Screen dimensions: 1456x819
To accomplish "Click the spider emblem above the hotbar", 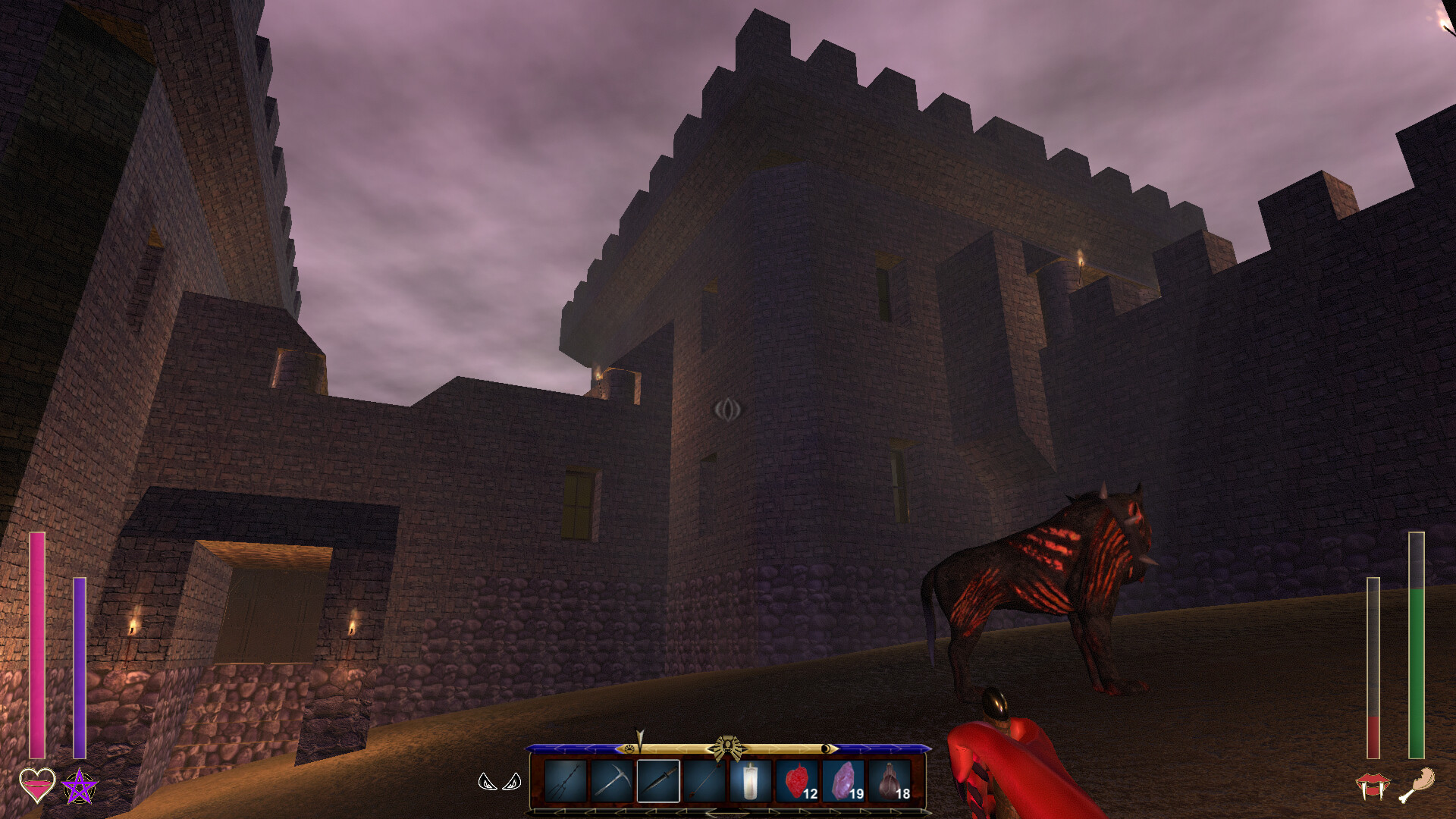I will click(x=728, y=745).
